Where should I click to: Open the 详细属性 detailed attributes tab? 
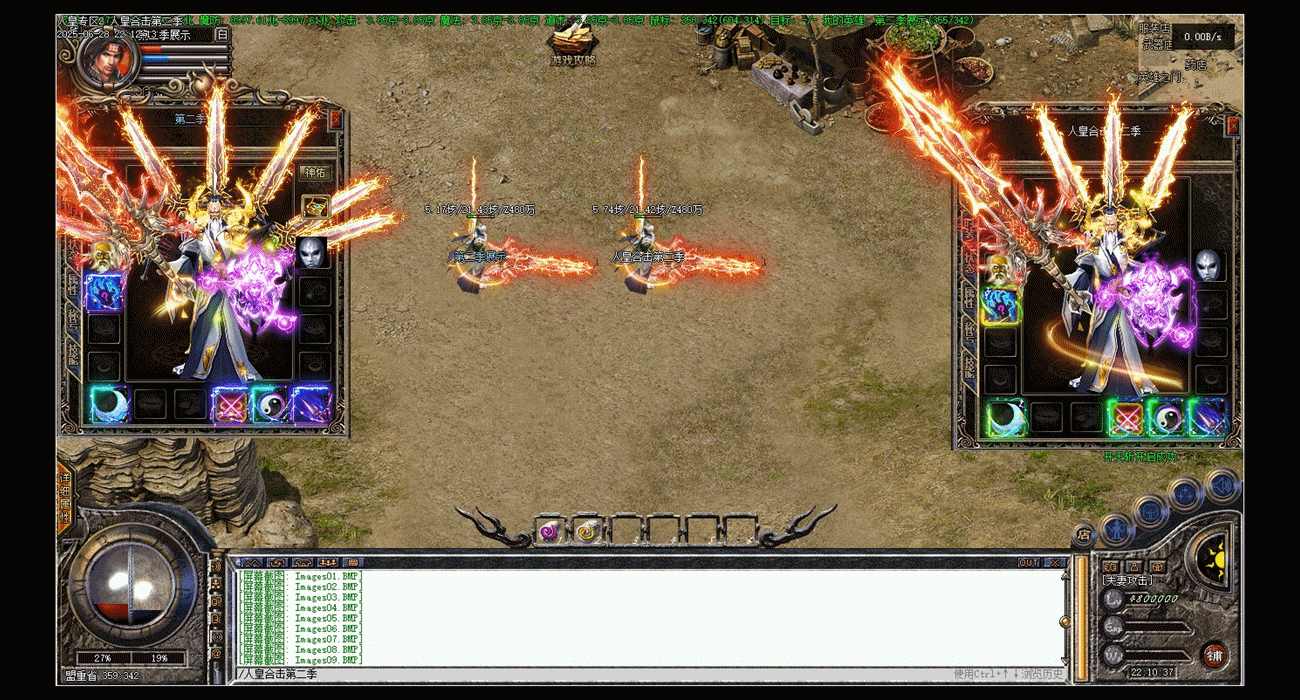pyautogui.click(x=65, y=497)
